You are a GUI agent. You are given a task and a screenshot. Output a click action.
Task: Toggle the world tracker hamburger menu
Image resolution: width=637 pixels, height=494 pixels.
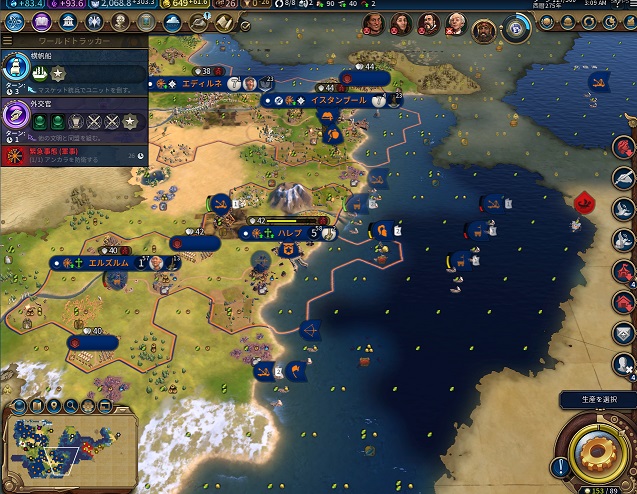click(x=8, y=42)
